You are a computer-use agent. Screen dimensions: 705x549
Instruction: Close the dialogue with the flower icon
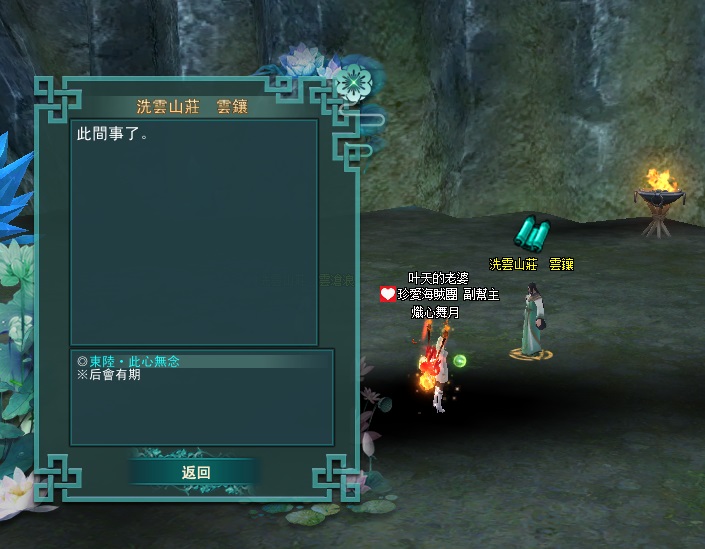tap(351, 83)
